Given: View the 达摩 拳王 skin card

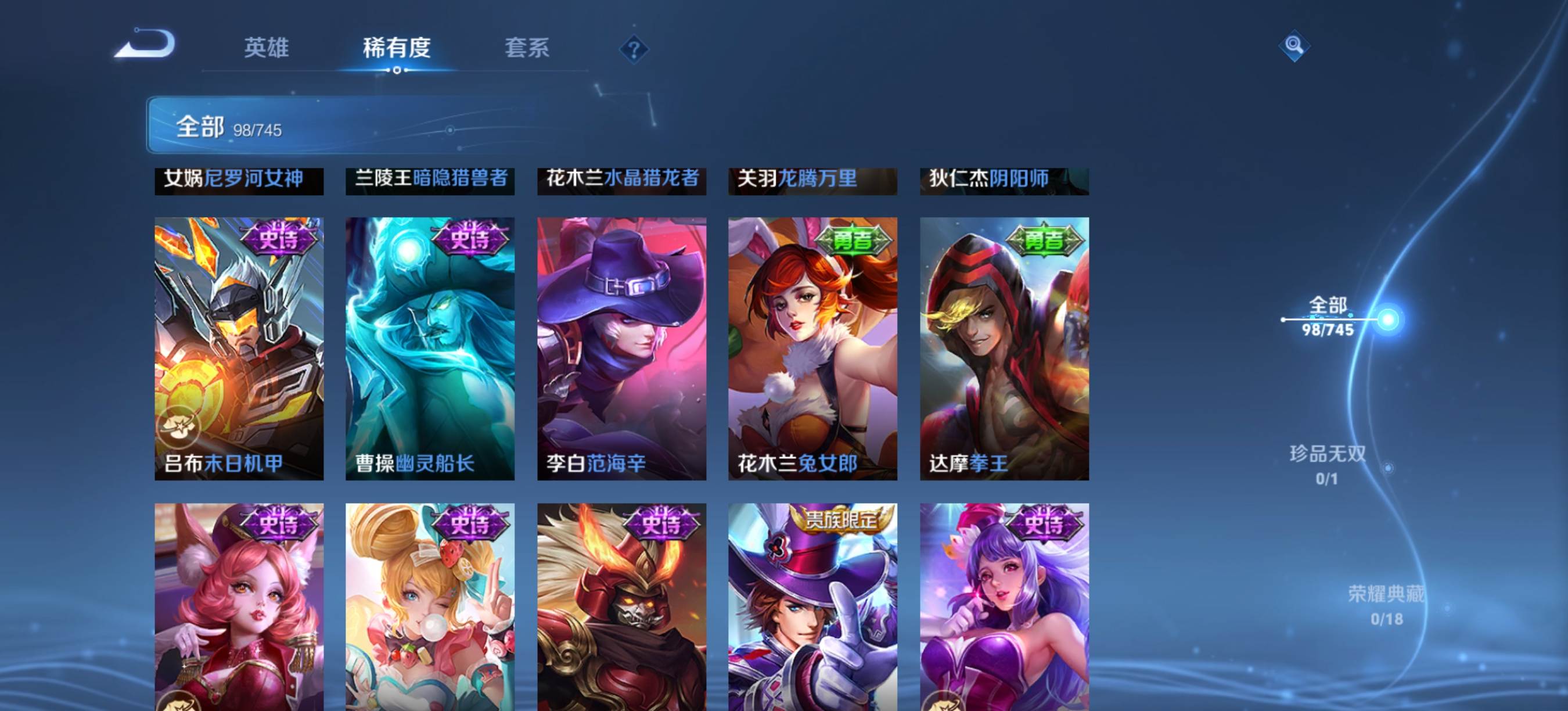Looking at the screenshot, I should pos(1004,348).
